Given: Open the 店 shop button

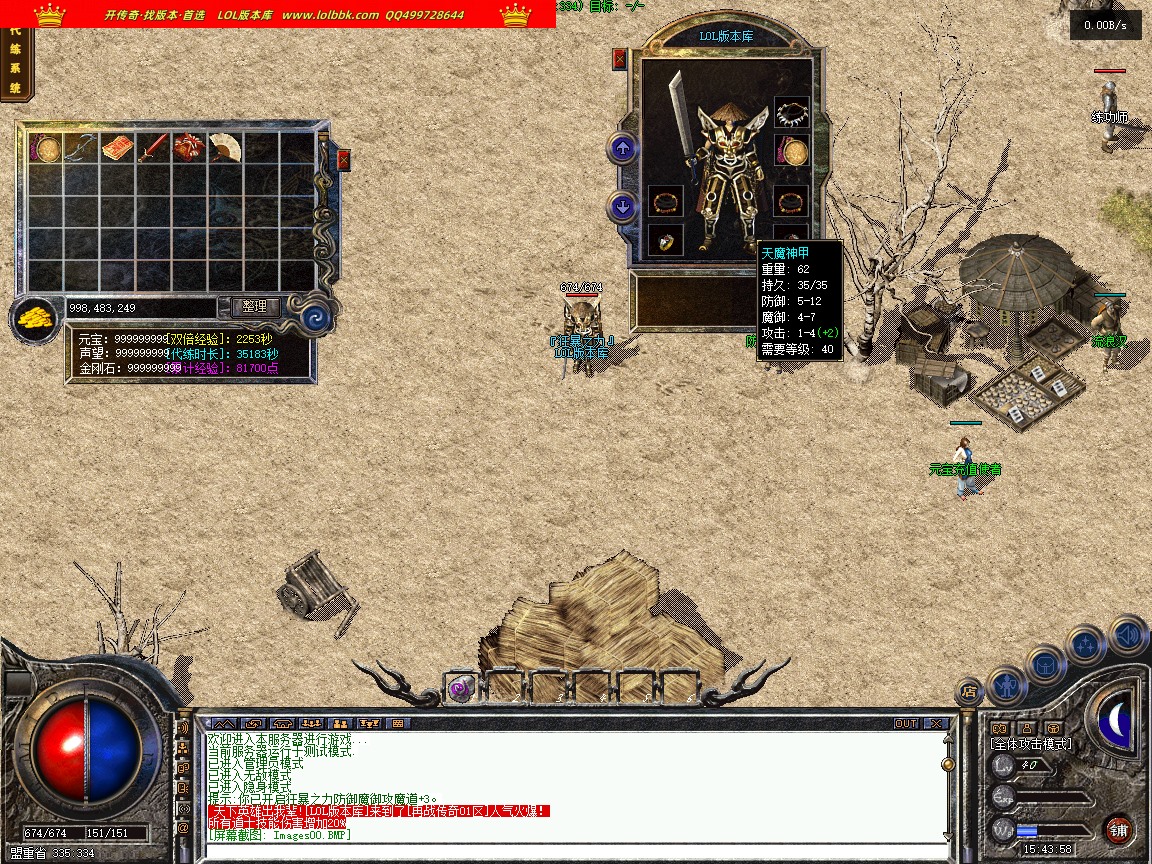Looking at the screenshot, I should (968, 691).
